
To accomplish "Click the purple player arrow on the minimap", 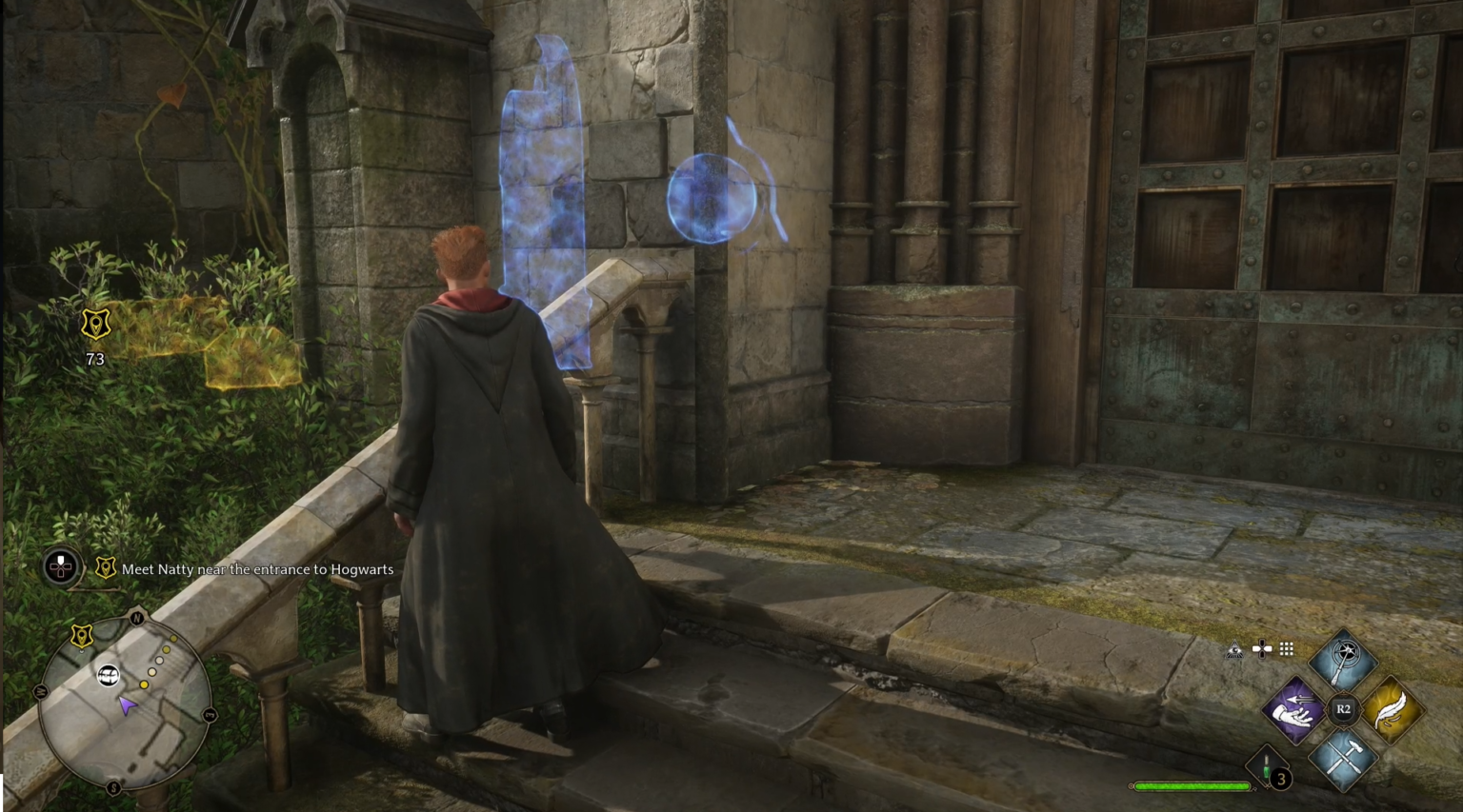I will click(x=127, y=705).
